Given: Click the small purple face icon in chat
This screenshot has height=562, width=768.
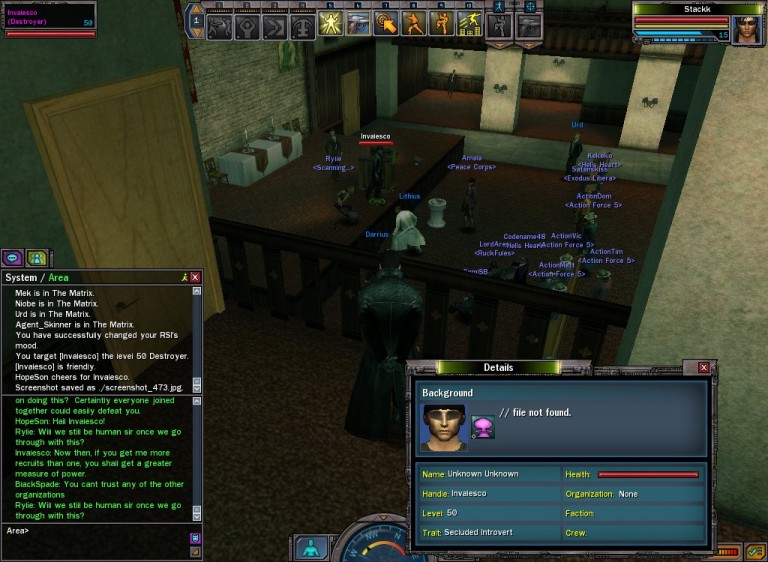Looking at the screenshot, I should pos(195,538).
